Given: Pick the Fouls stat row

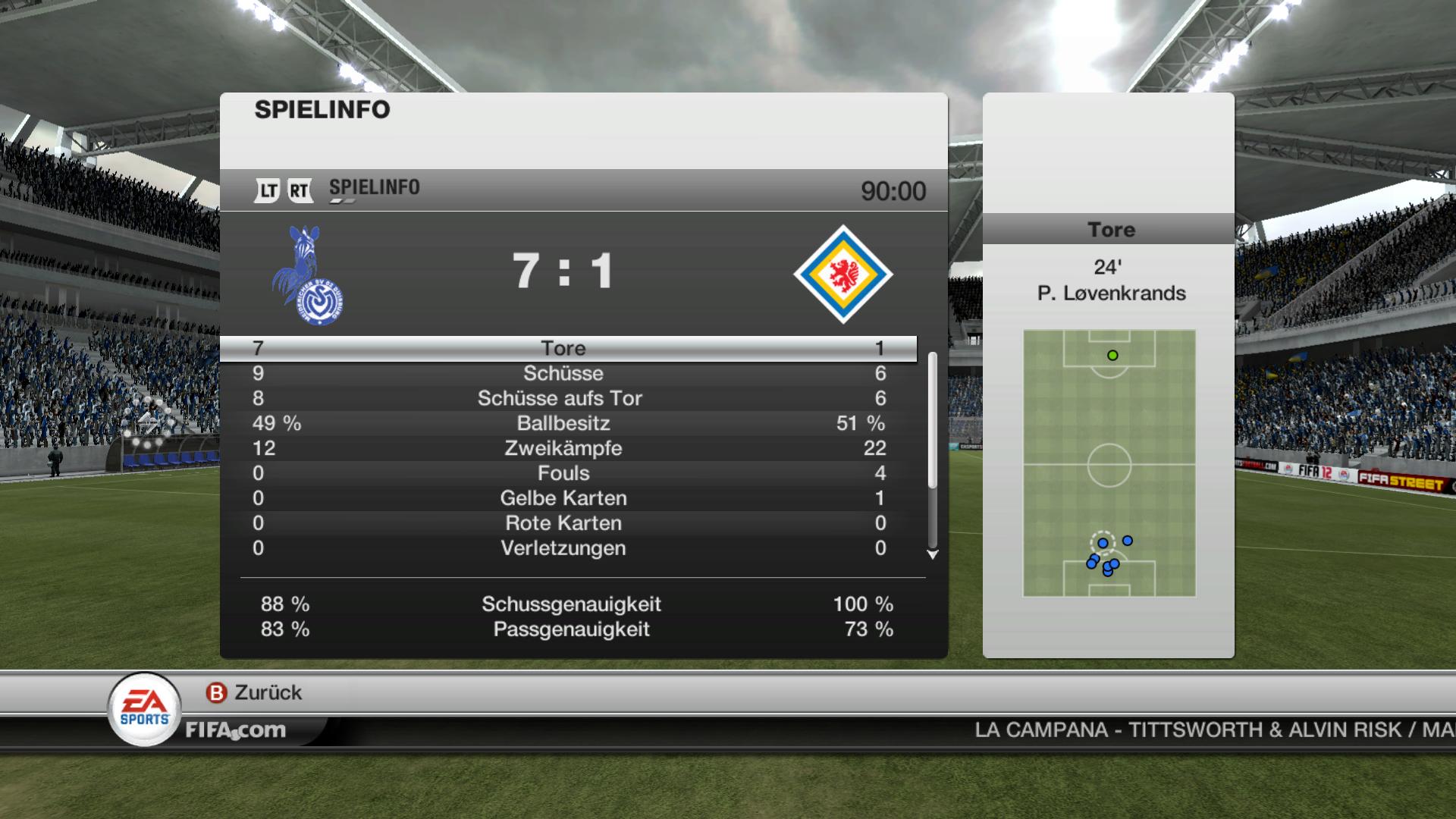Looking at the screenshot, I should click(563, 473).
